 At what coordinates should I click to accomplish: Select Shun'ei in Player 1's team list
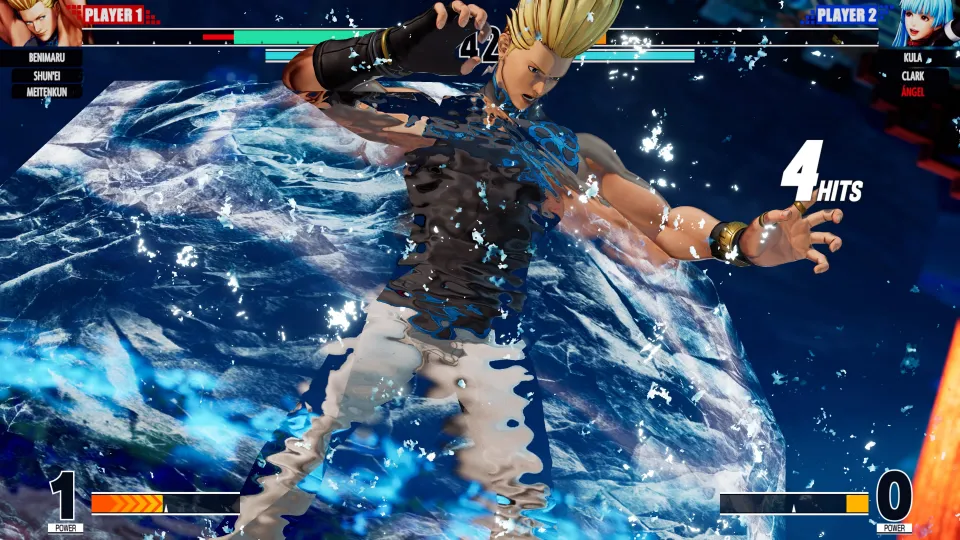click(x=41, y=75)
